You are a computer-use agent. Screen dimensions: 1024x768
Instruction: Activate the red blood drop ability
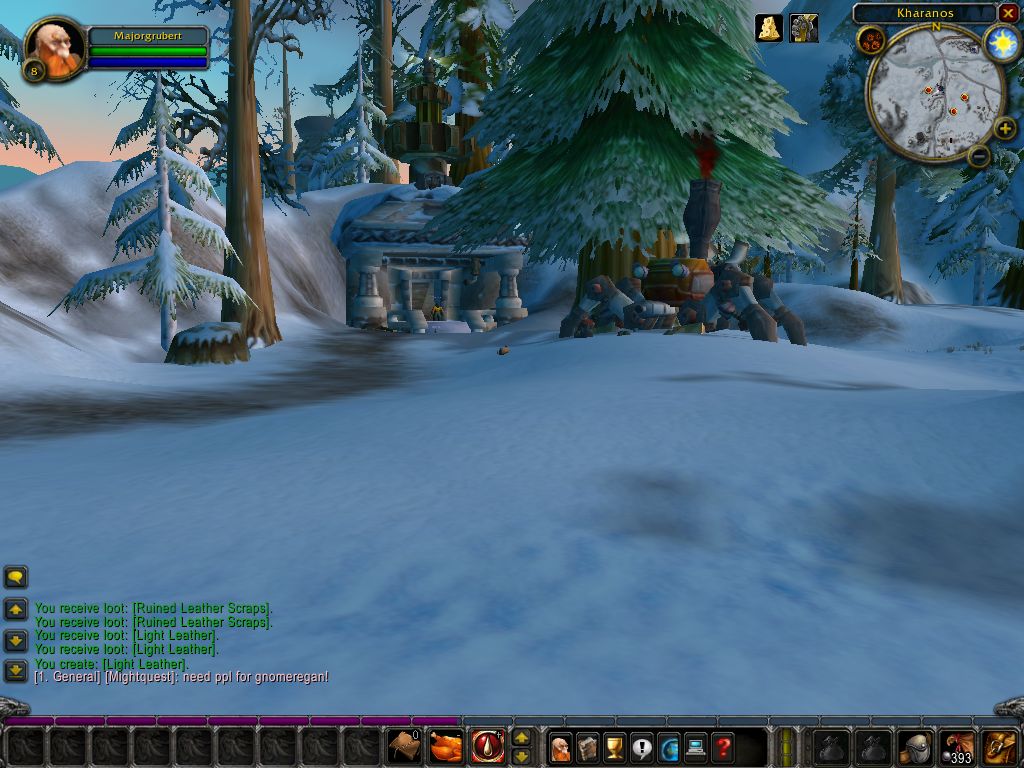(488, 746)
